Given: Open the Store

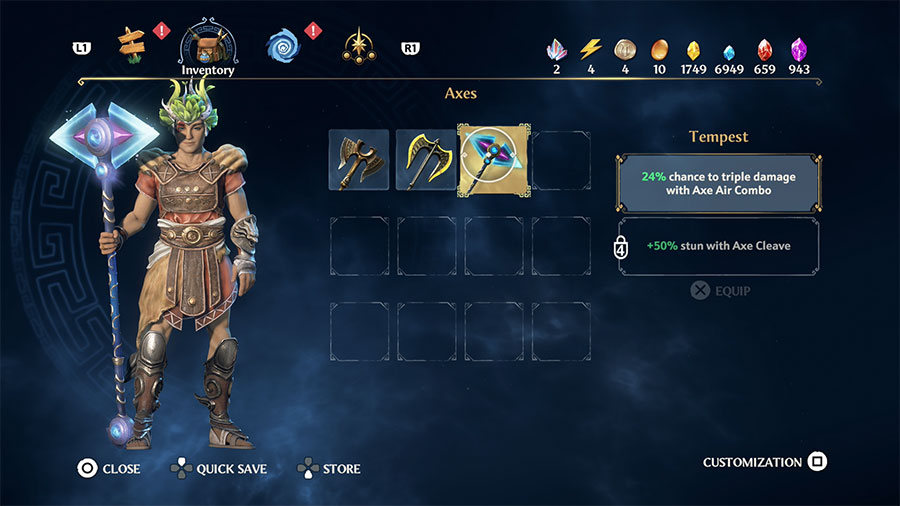Looking at the screenshot, I should pos(329,468).
